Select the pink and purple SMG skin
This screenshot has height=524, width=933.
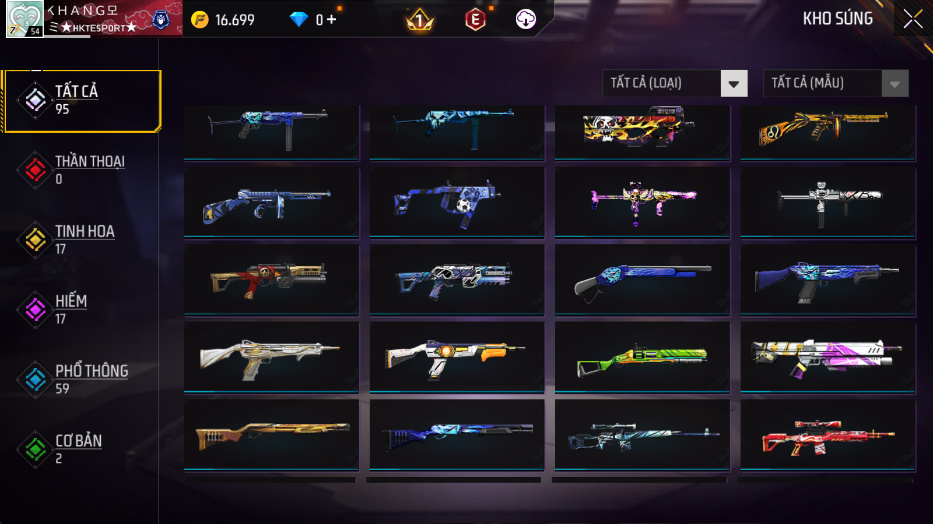pyautogui.click(x=642, y=202)
